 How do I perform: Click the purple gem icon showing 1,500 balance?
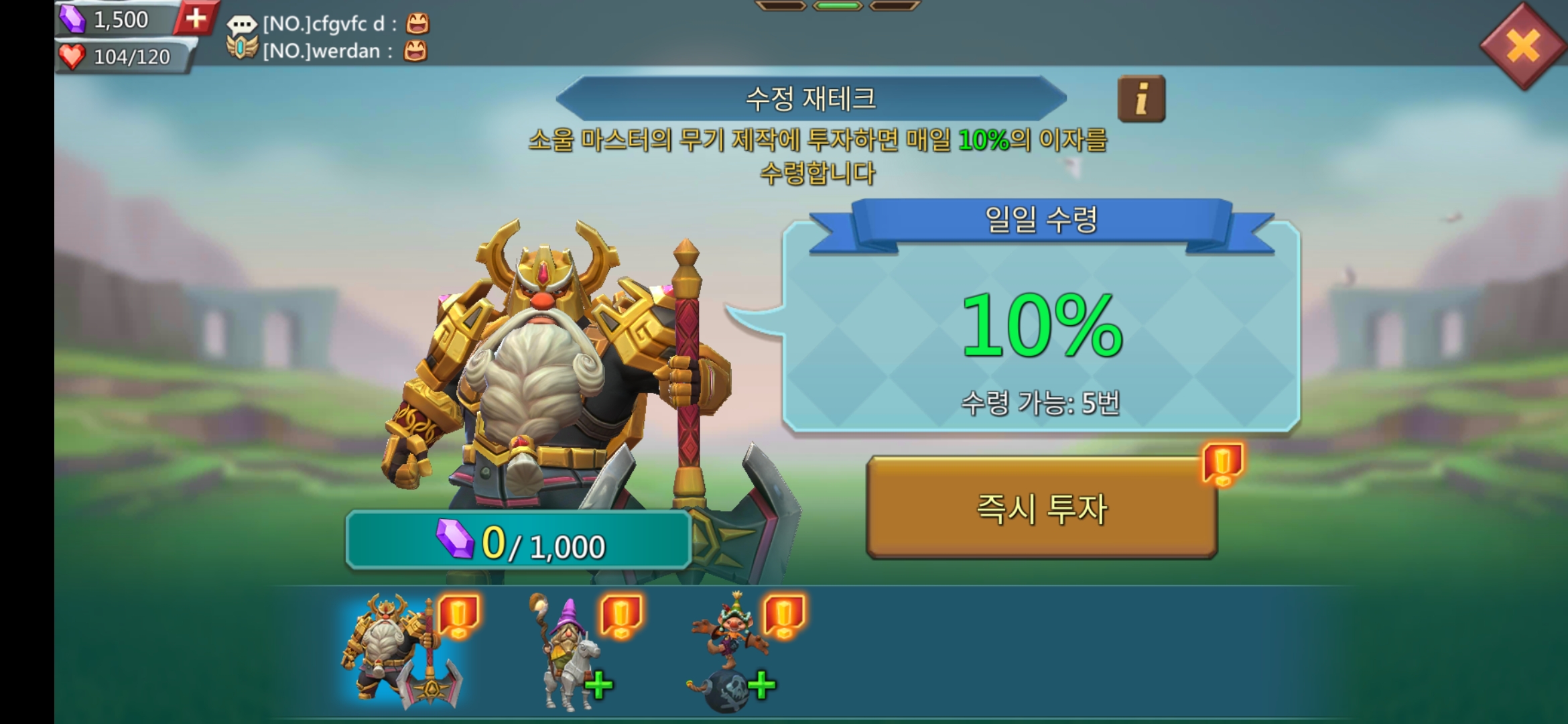tap(74, 20)
